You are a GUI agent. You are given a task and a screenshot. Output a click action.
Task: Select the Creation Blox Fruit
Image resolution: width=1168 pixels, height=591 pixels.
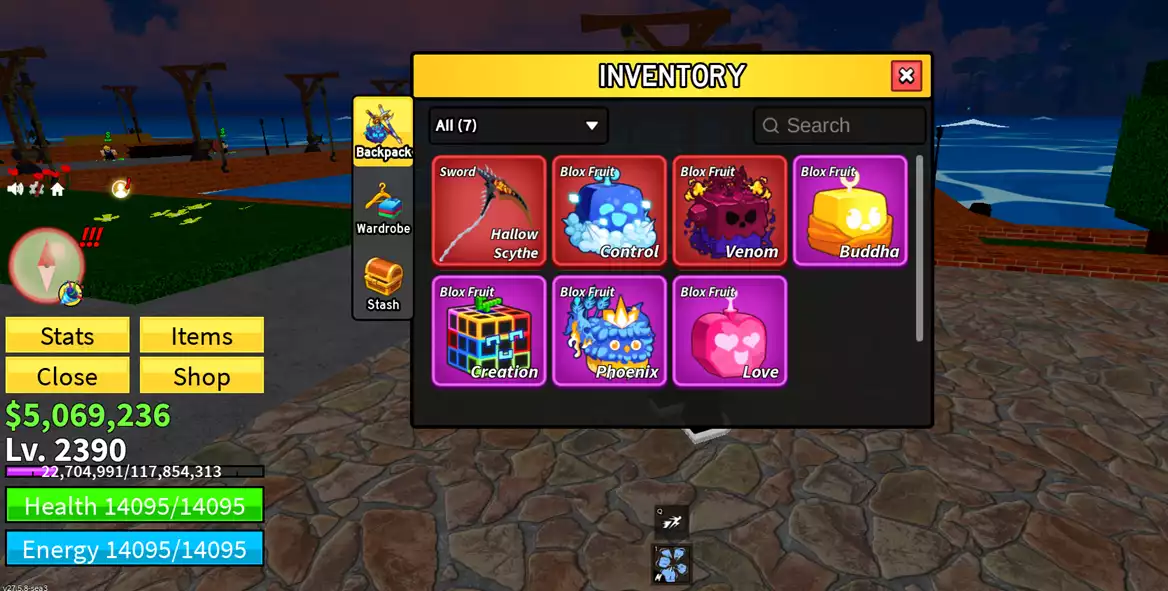(x=490, y=331)
